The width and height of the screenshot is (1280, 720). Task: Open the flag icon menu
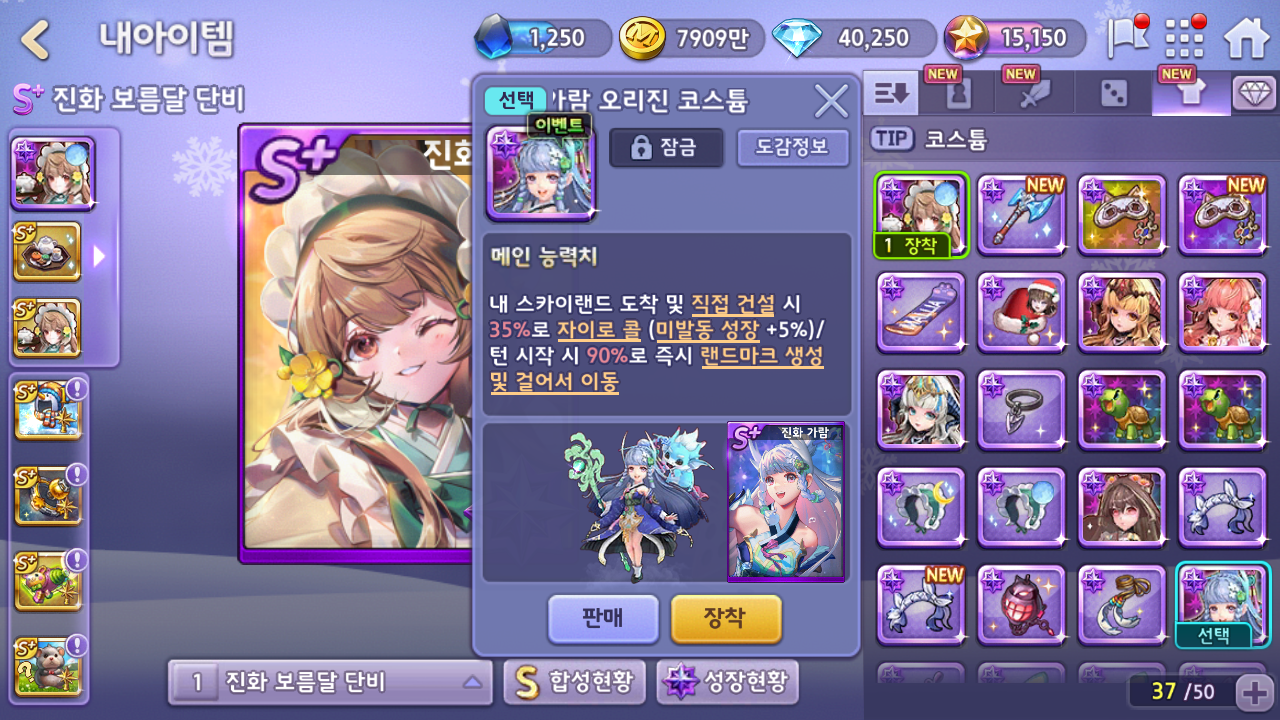coord(1127,38)
